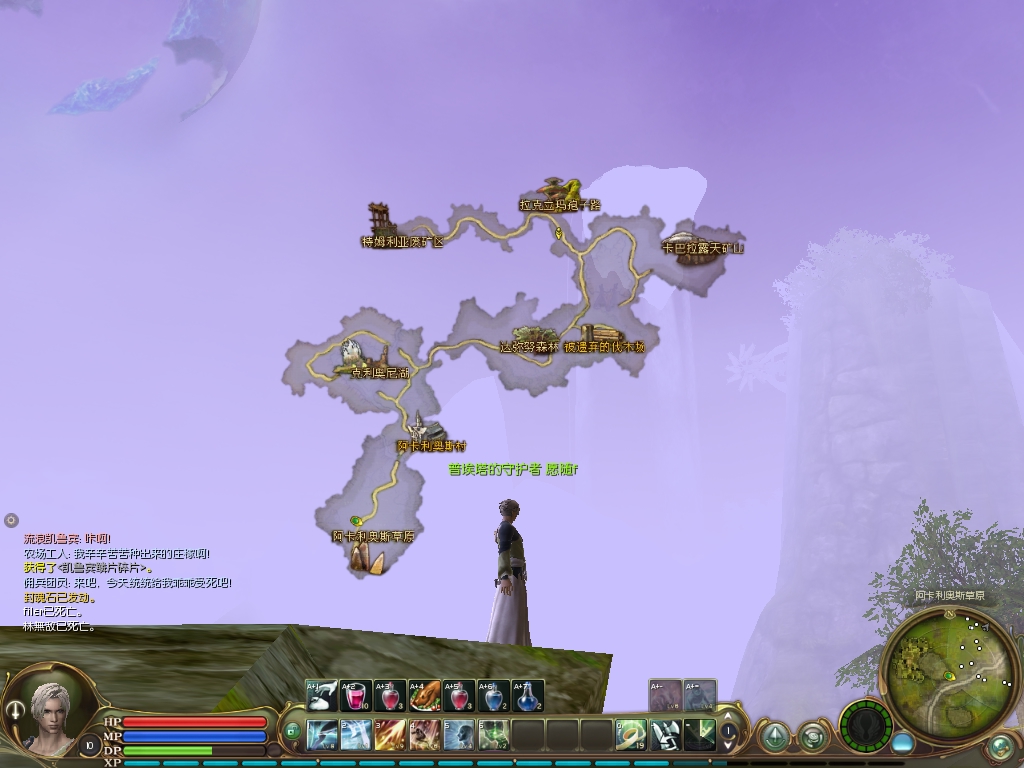Viewport: 1024px width, 768px height.
Task: Use the bandage roll item in slot 0
Action: 631,735
